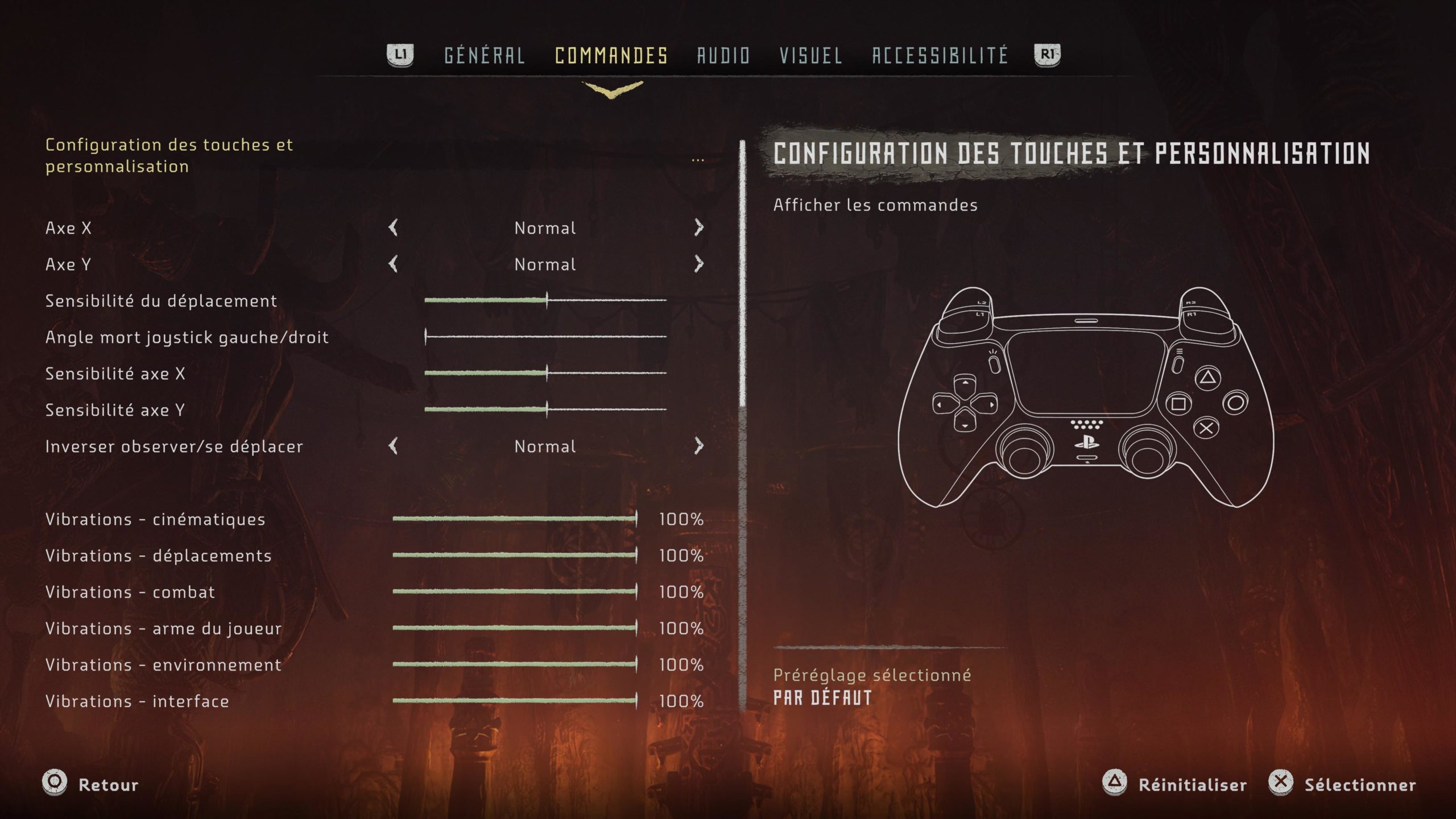Open the Accessibilité tab

(x=940, y=55)
